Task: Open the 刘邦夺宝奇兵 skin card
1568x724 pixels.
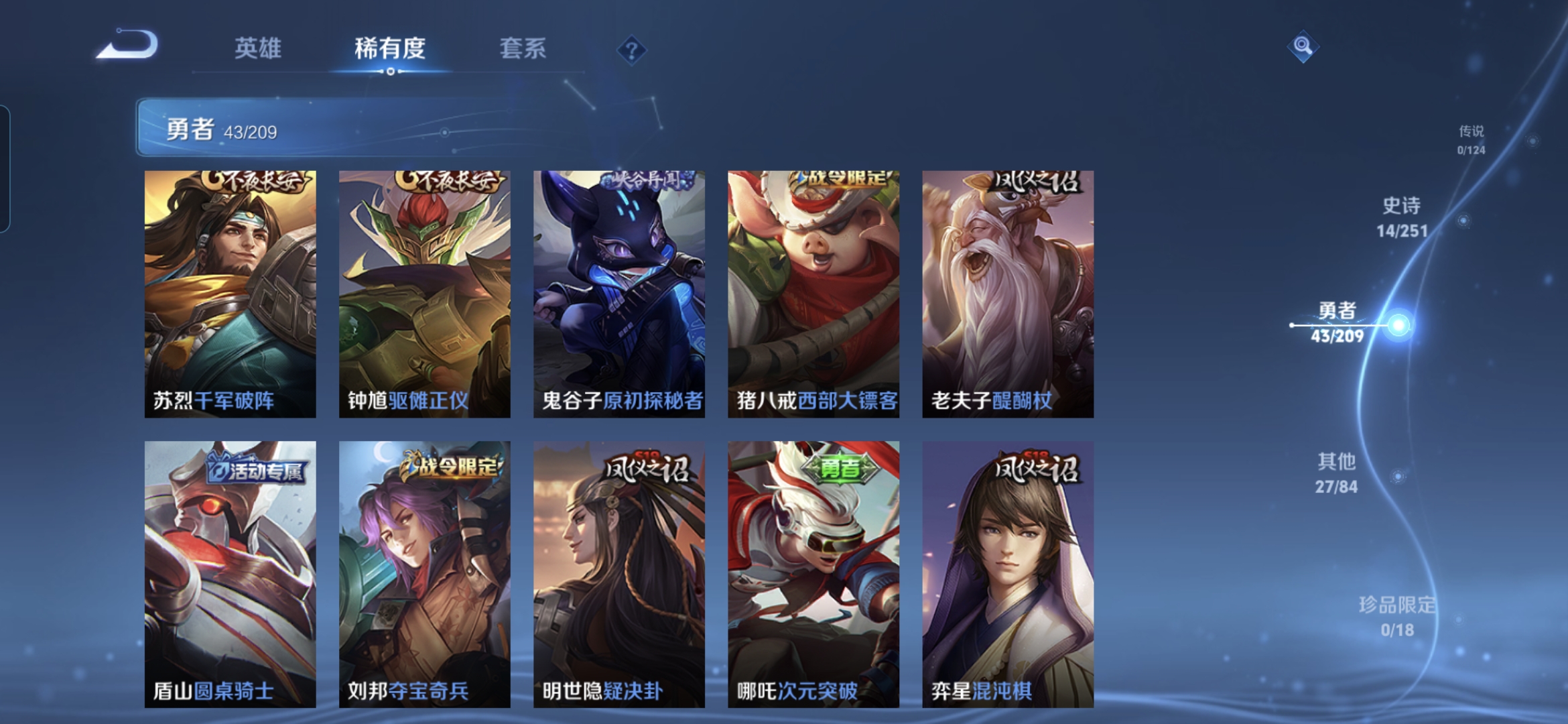Action: [x=425, y=574]
